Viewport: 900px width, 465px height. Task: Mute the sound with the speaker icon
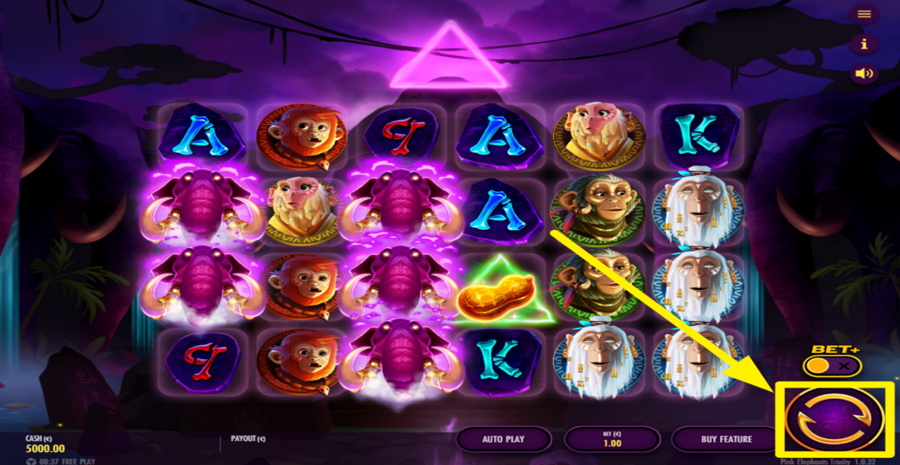tap(864, 73)
